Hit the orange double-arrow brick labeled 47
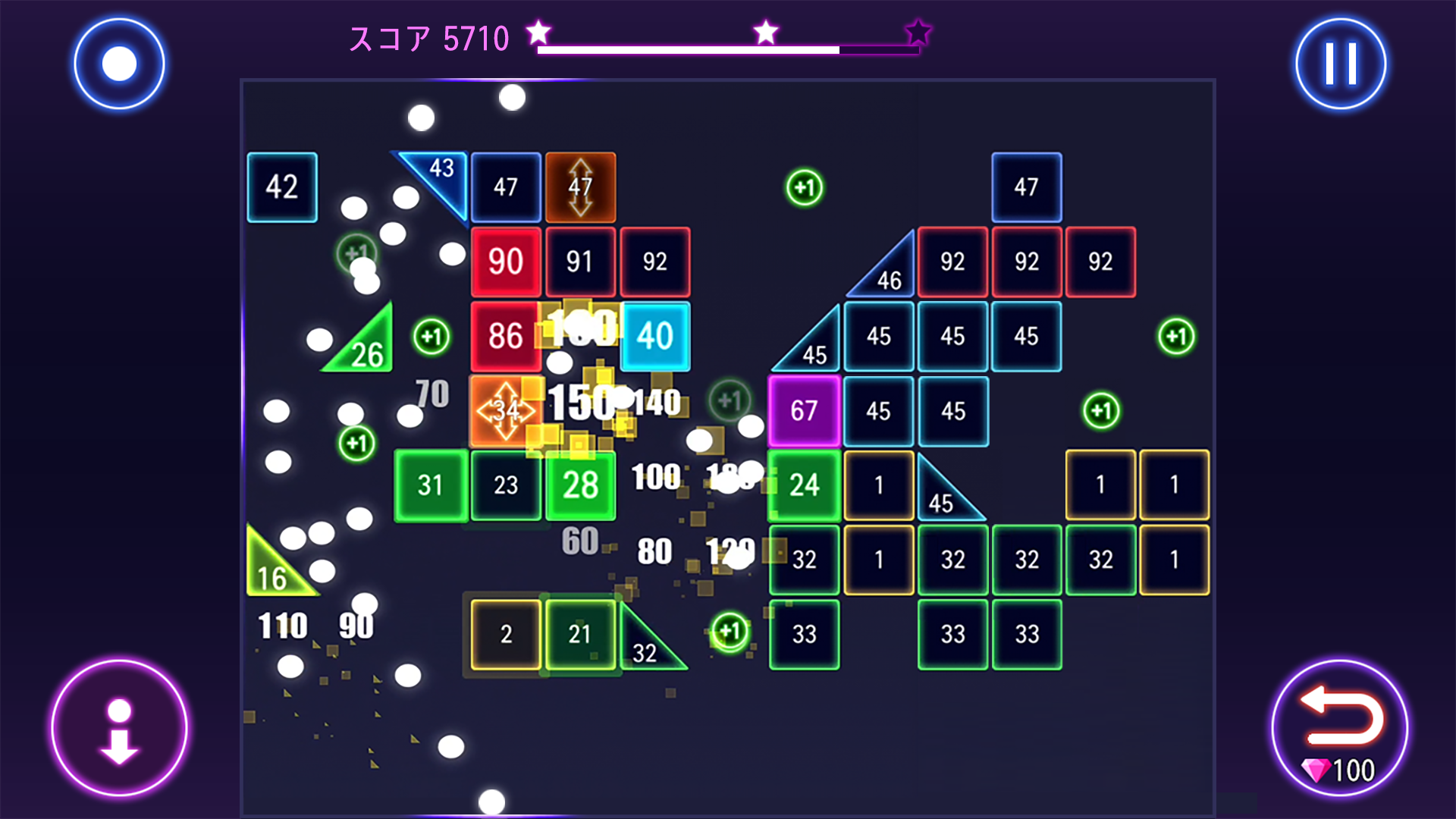This screenshot has width=1456, height=819. tap(580, 187)
